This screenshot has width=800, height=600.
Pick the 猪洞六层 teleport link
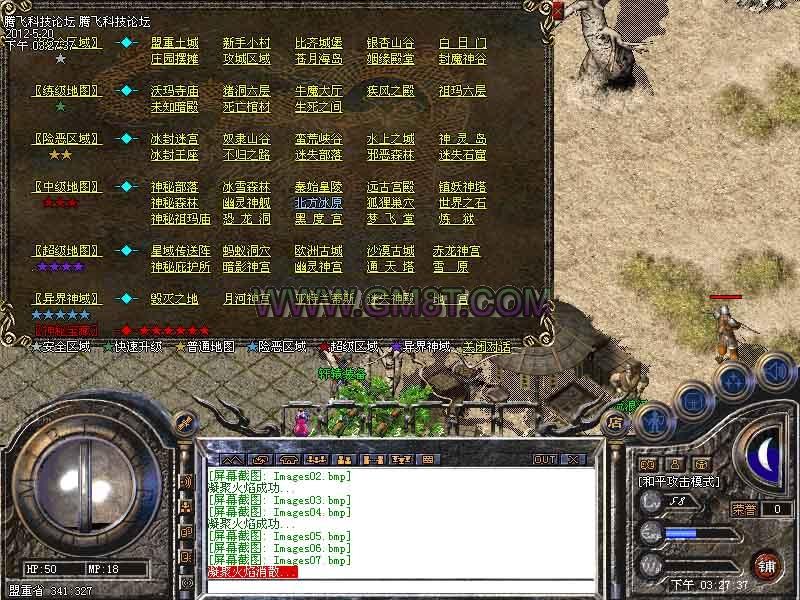246,91
